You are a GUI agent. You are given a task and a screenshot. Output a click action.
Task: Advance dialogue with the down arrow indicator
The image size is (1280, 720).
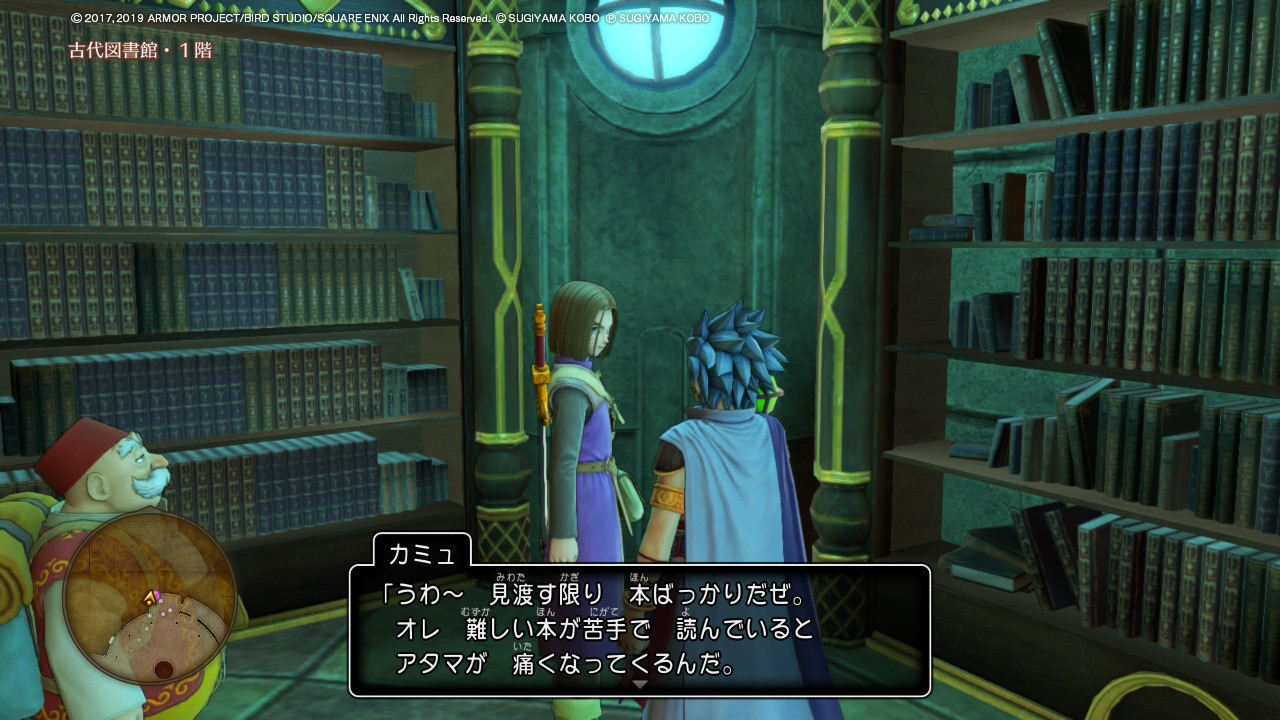point(640,684)
